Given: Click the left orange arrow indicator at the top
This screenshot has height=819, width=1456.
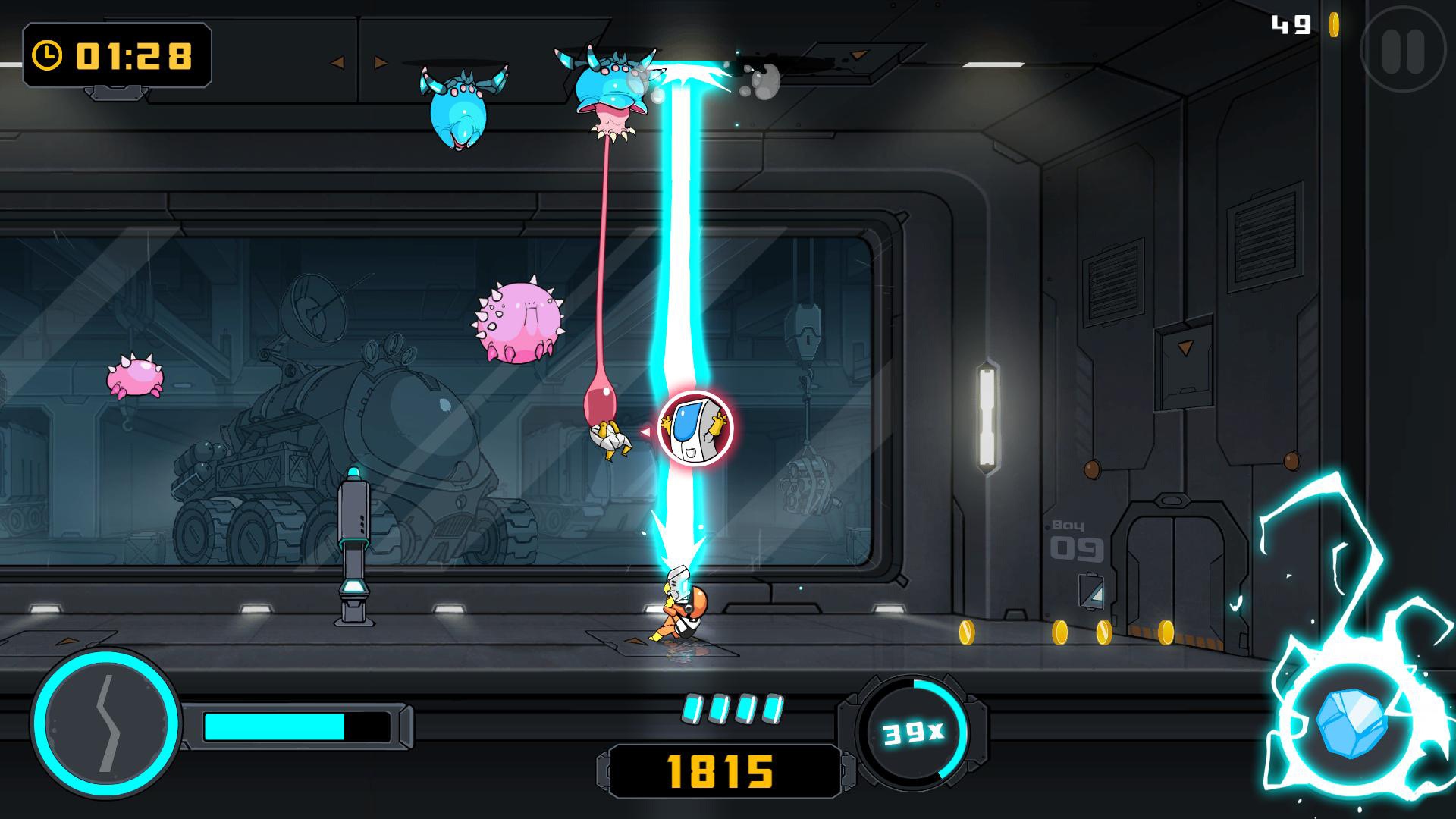Looking at the screenshot, I should pyautogui.click(x=337, y=62).
